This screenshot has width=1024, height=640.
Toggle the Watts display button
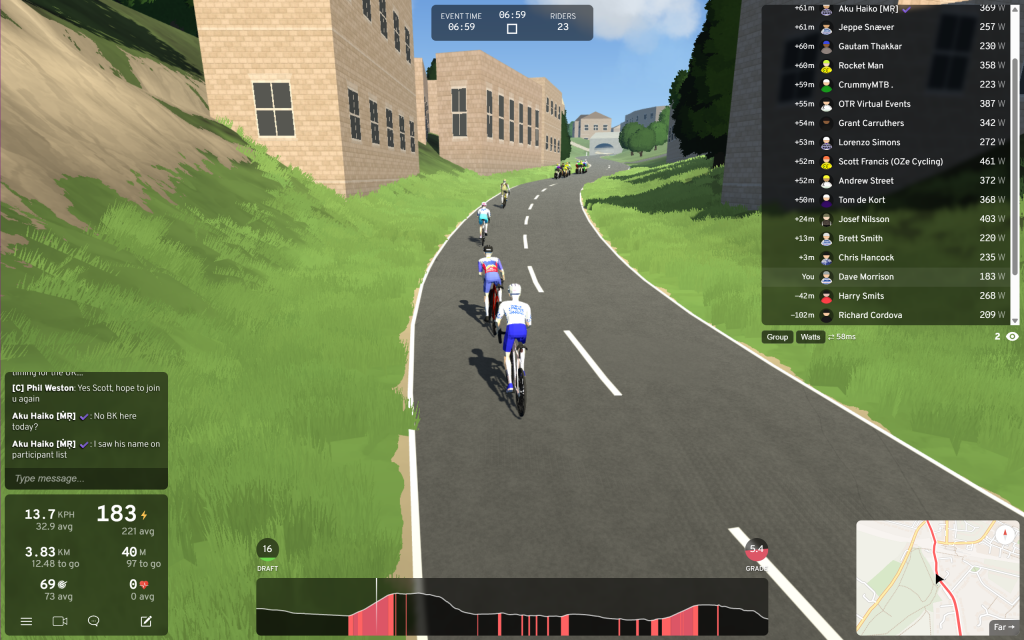pos(810,337)
